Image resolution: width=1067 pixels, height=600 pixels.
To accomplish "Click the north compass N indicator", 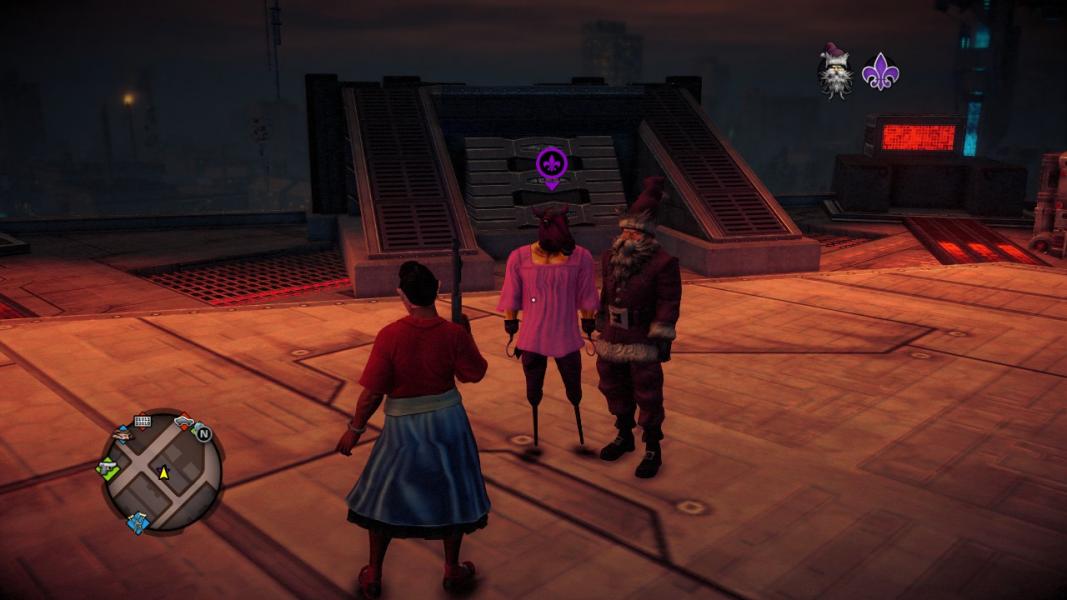I will [203, 433].
